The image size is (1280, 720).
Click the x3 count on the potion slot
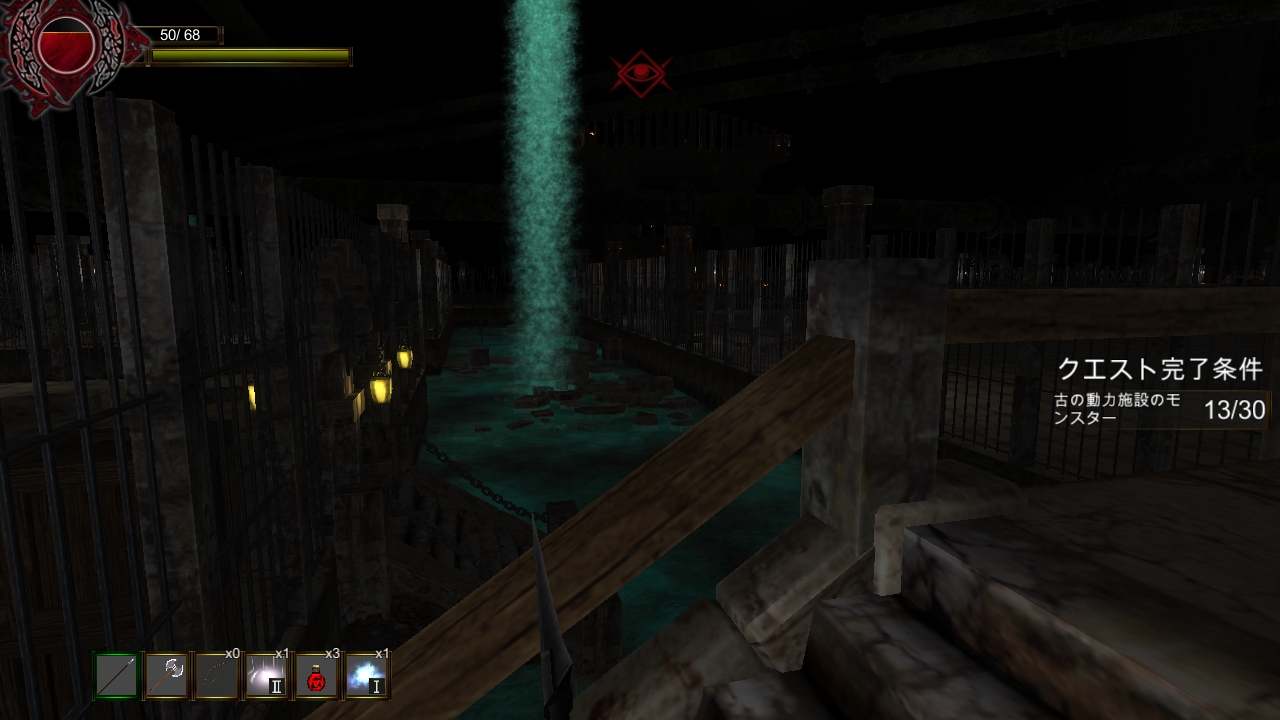coord(332,654)
